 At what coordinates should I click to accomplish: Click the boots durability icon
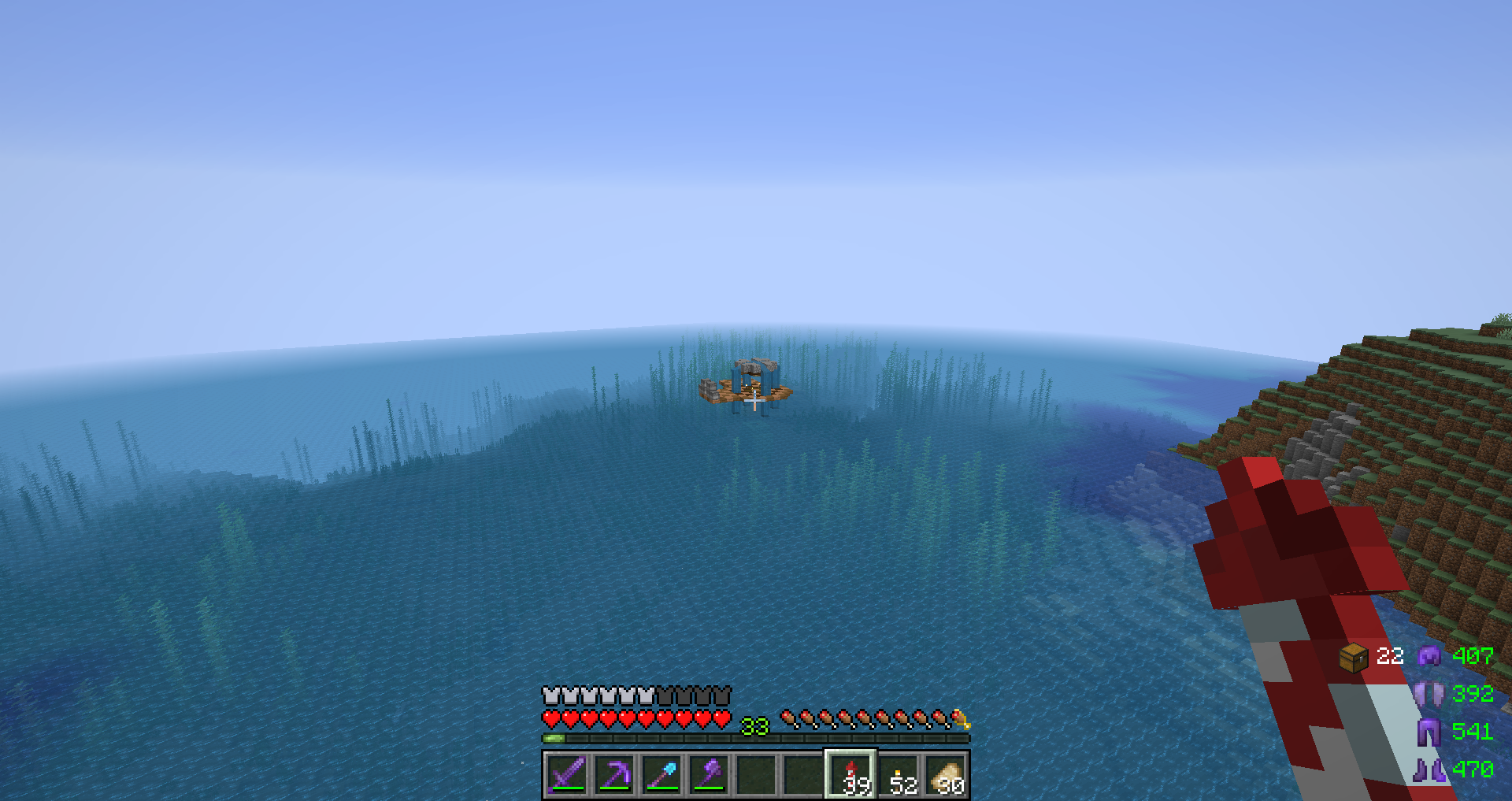click(x=1429, y=769)
